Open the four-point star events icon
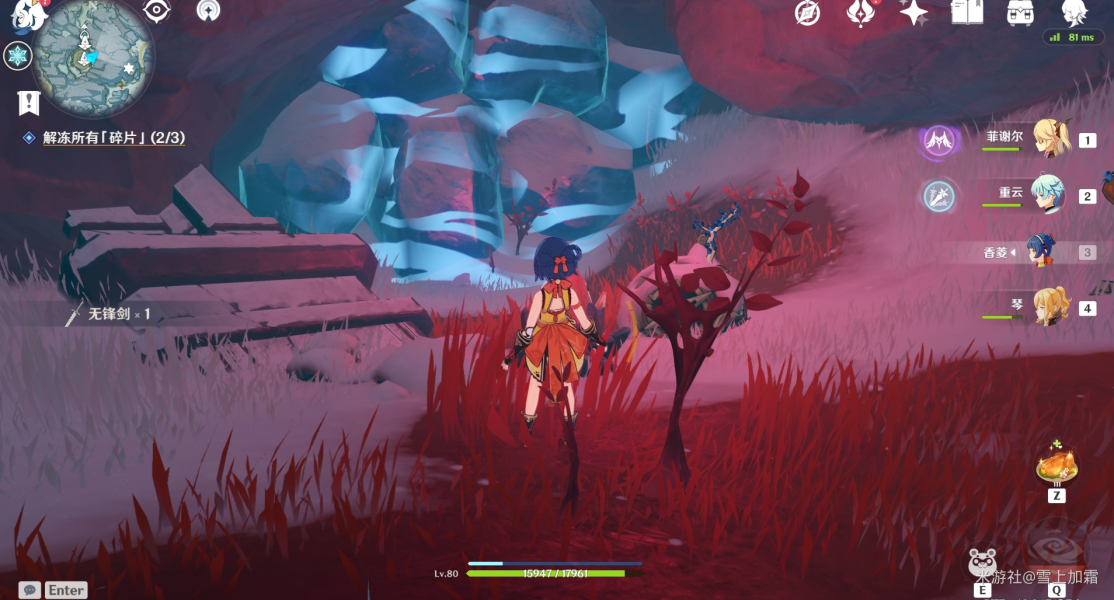 (x=913, y=12)
